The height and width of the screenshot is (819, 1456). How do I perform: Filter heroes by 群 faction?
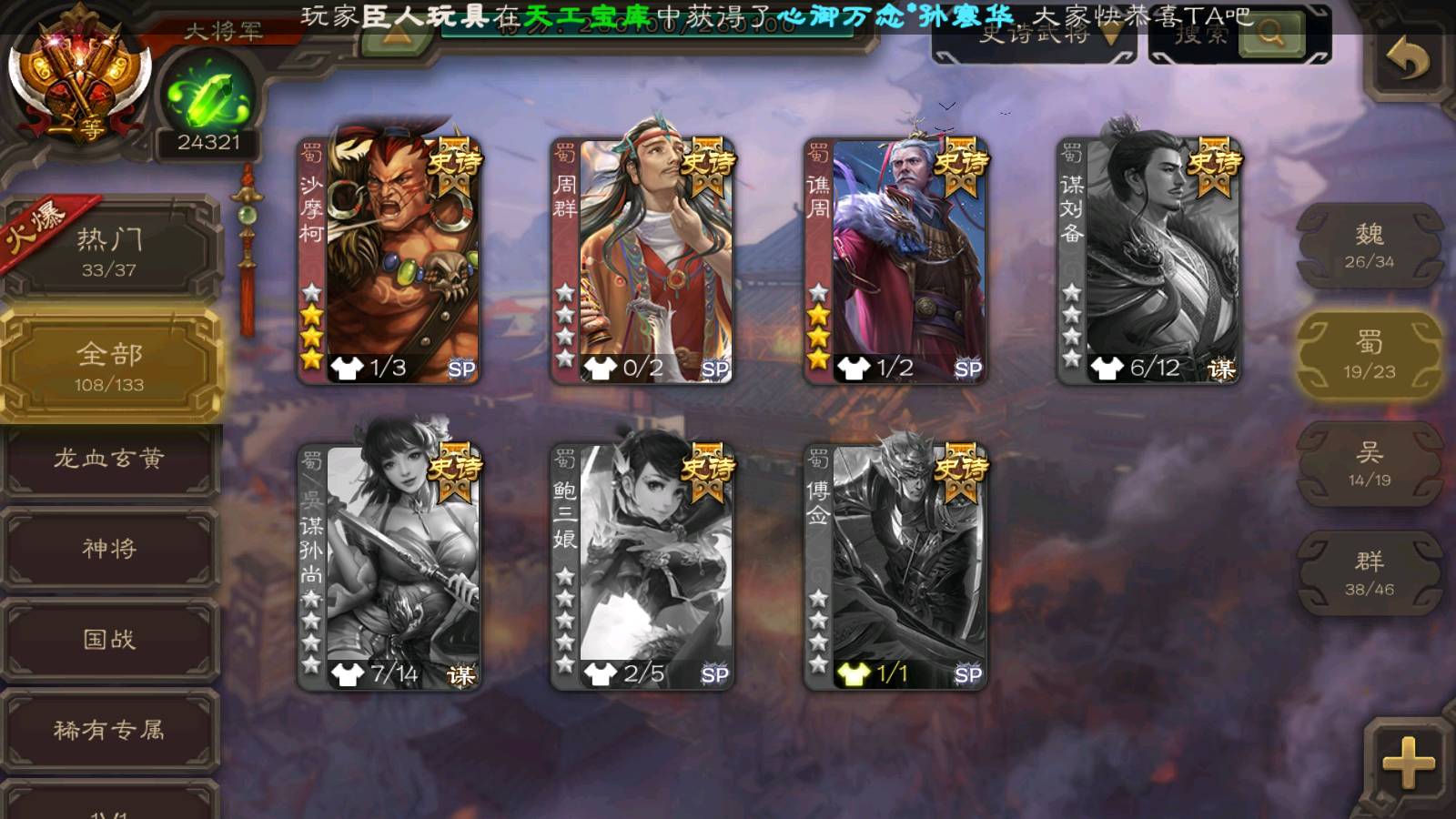1369,573
